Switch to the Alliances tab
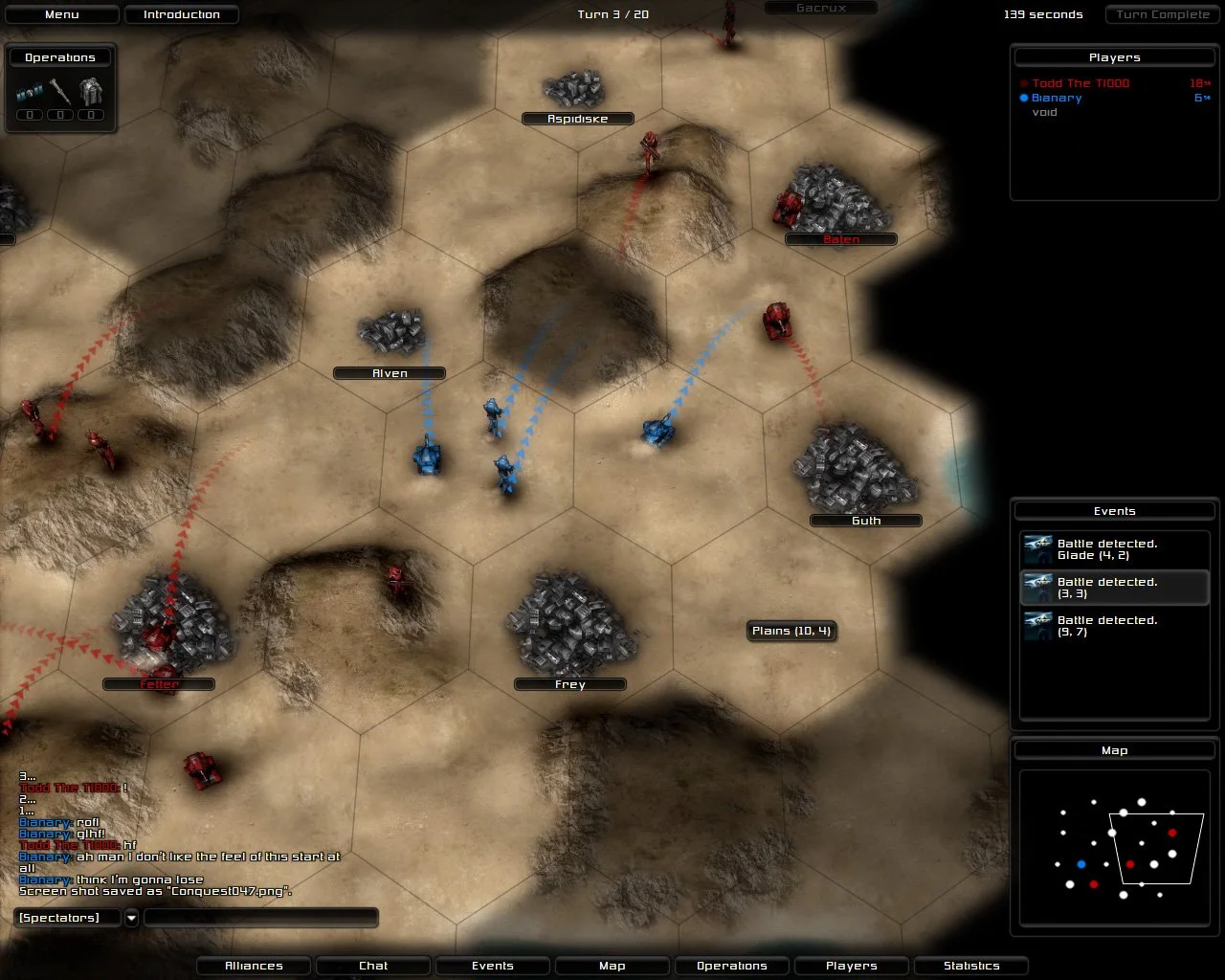This screenshot has width=1225, height=980. click(253, 966)
